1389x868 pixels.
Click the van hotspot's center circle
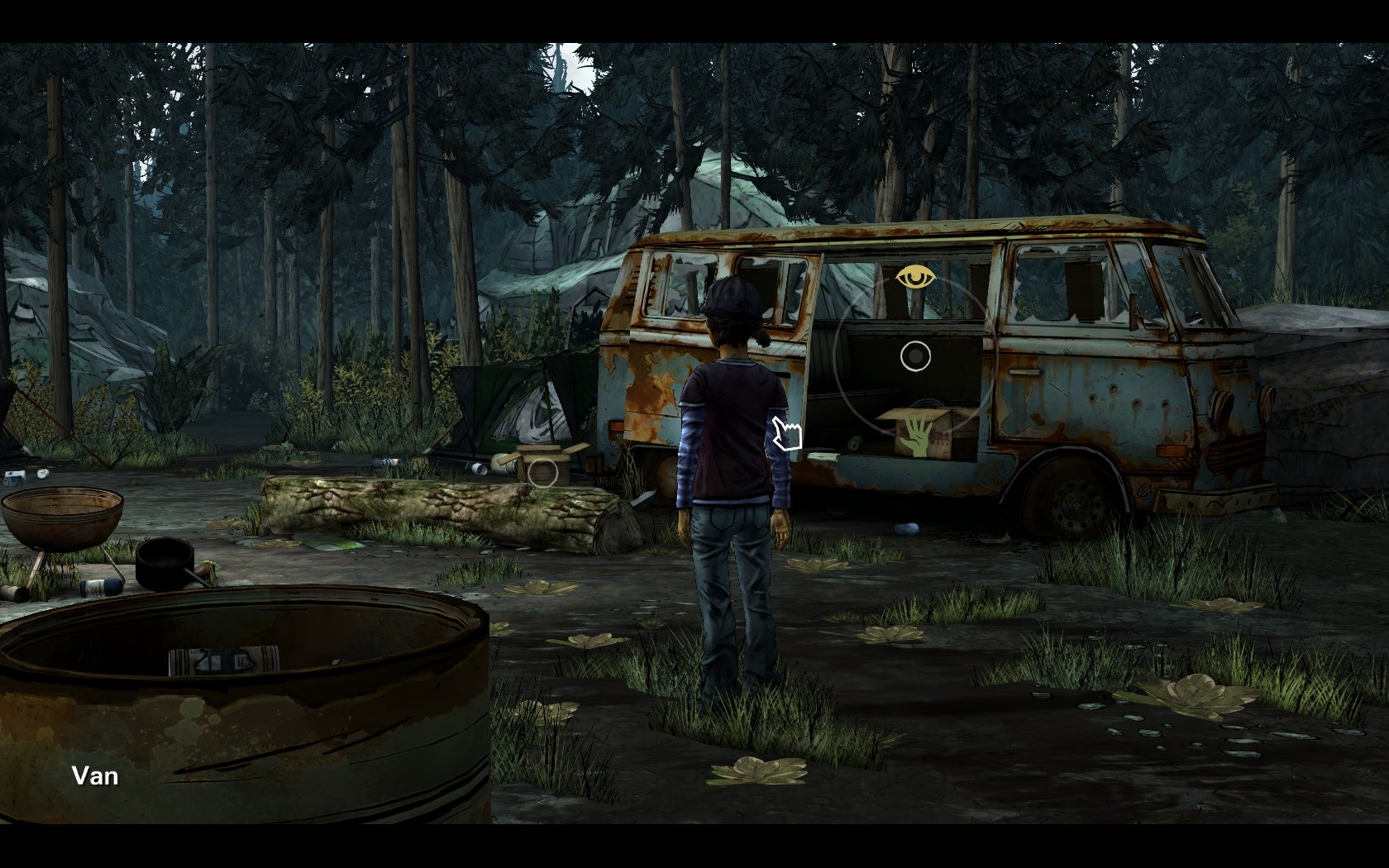tap(915, 356)
